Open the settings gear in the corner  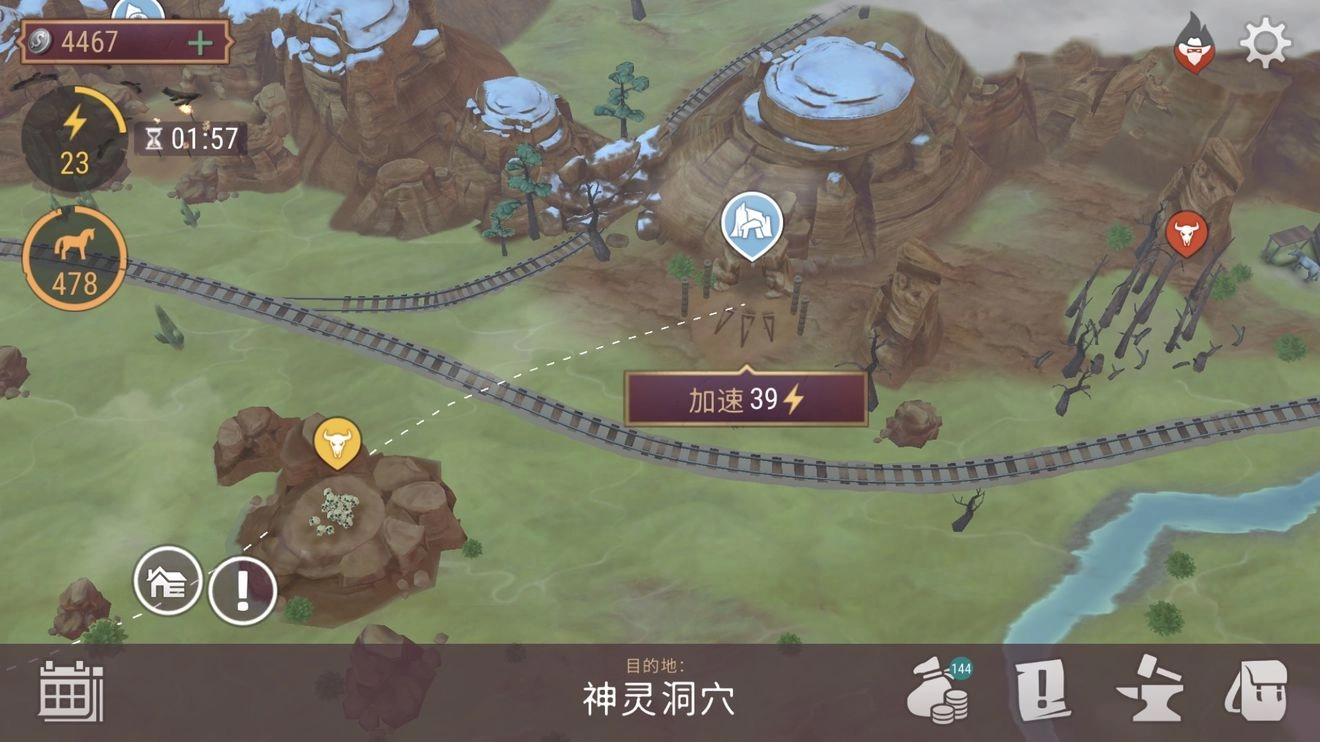coord(1267,44)
